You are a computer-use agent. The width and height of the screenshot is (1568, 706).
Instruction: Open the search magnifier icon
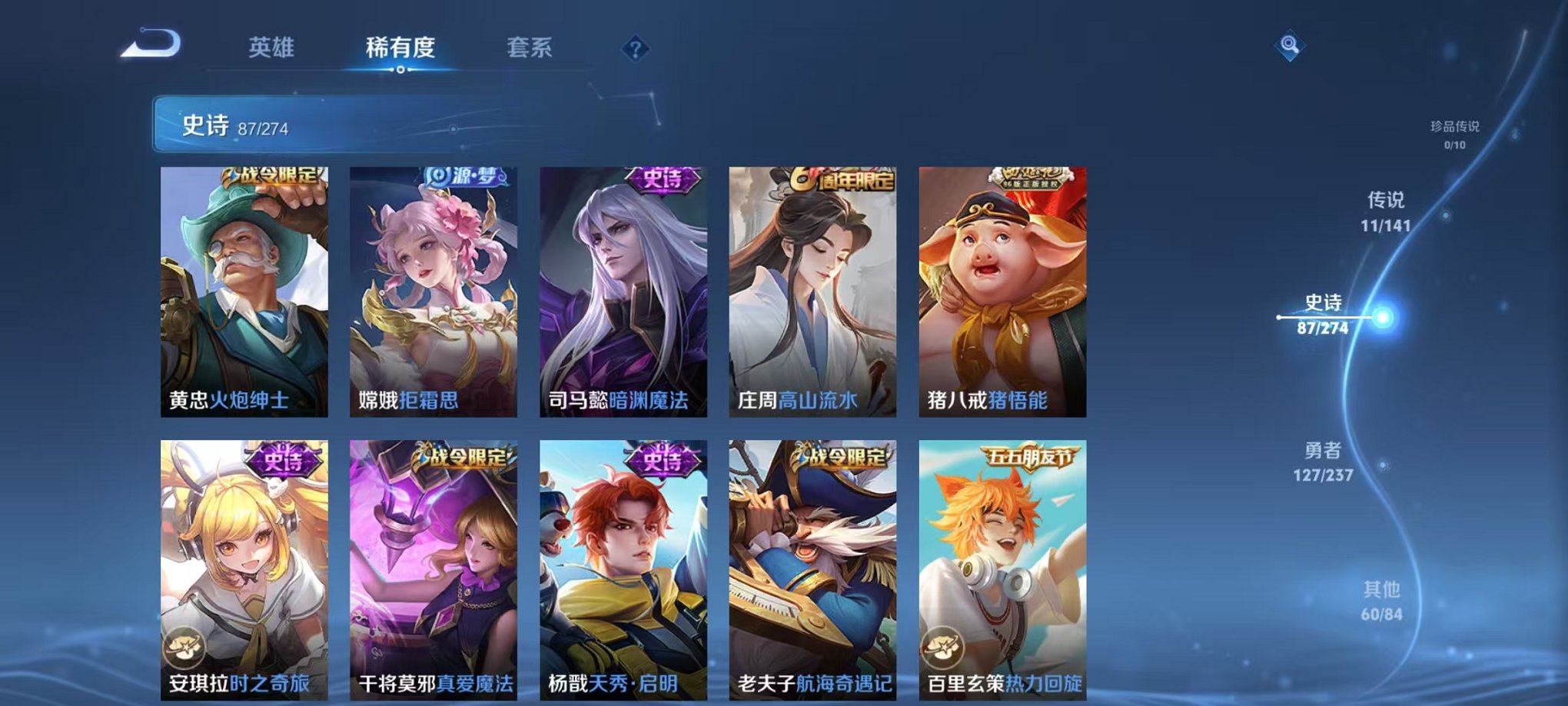(x=1291, y=44)
